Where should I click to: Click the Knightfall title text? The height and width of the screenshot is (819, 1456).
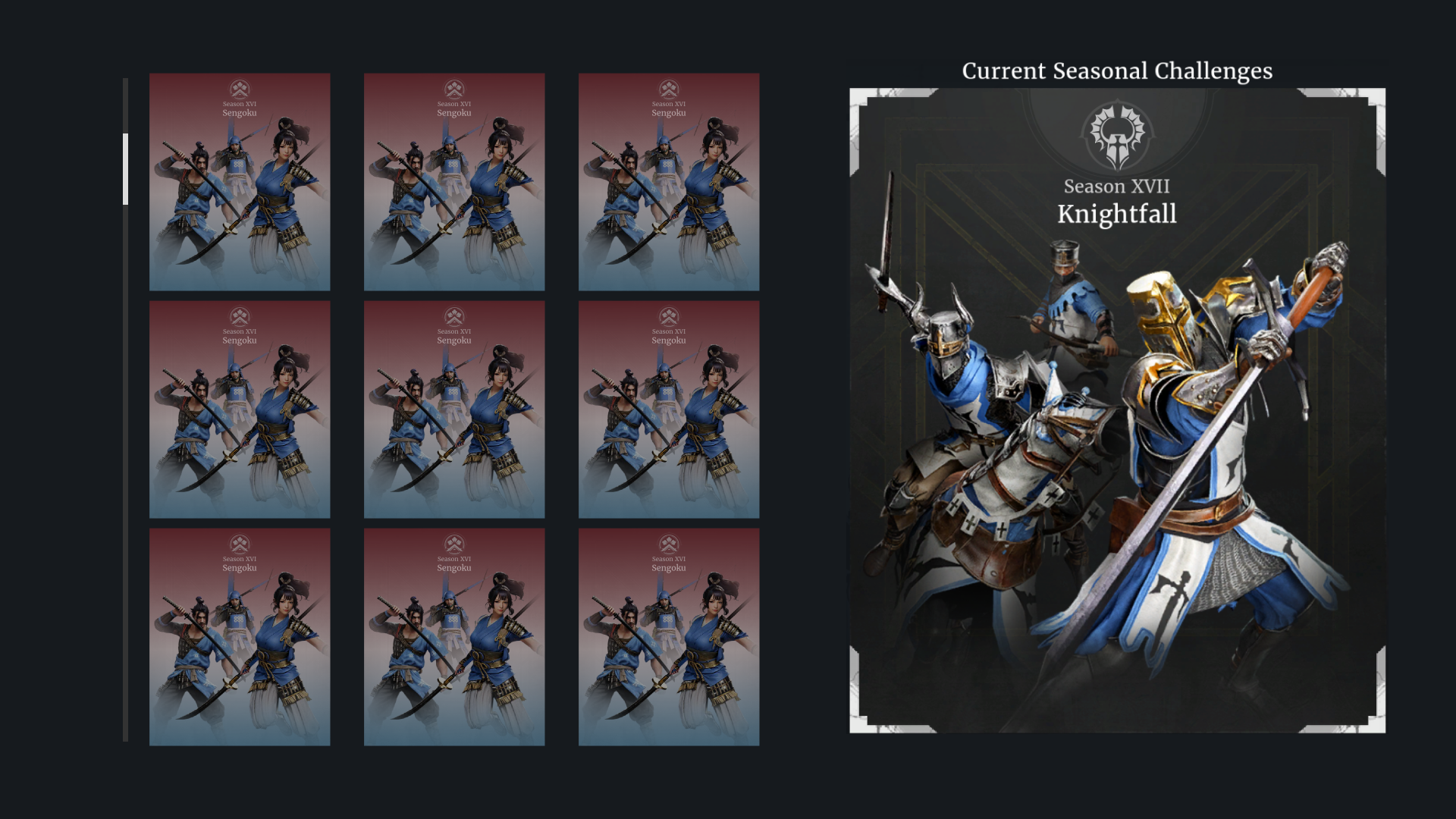point(1118,215)
